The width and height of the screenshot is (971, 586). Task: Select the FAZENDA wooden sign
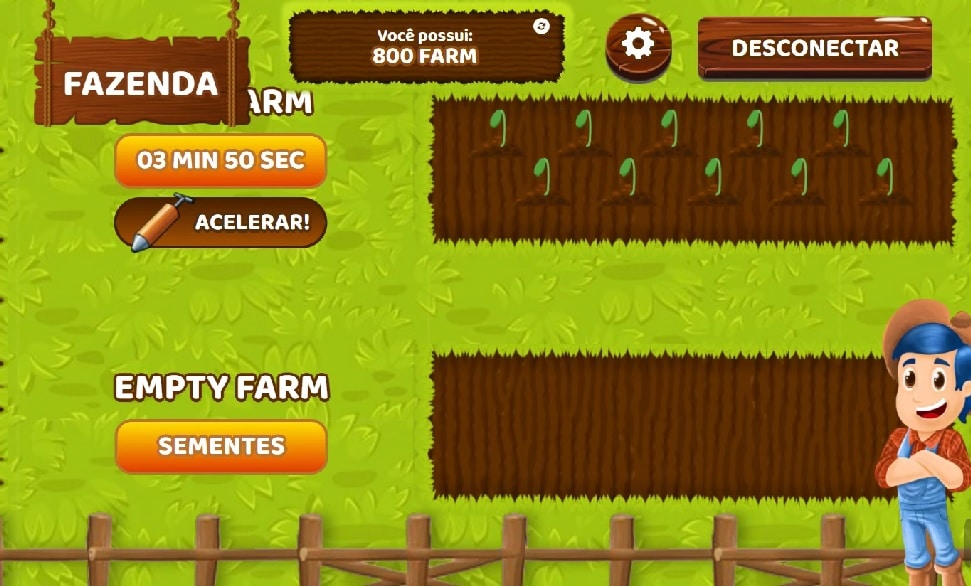(141, 83)
